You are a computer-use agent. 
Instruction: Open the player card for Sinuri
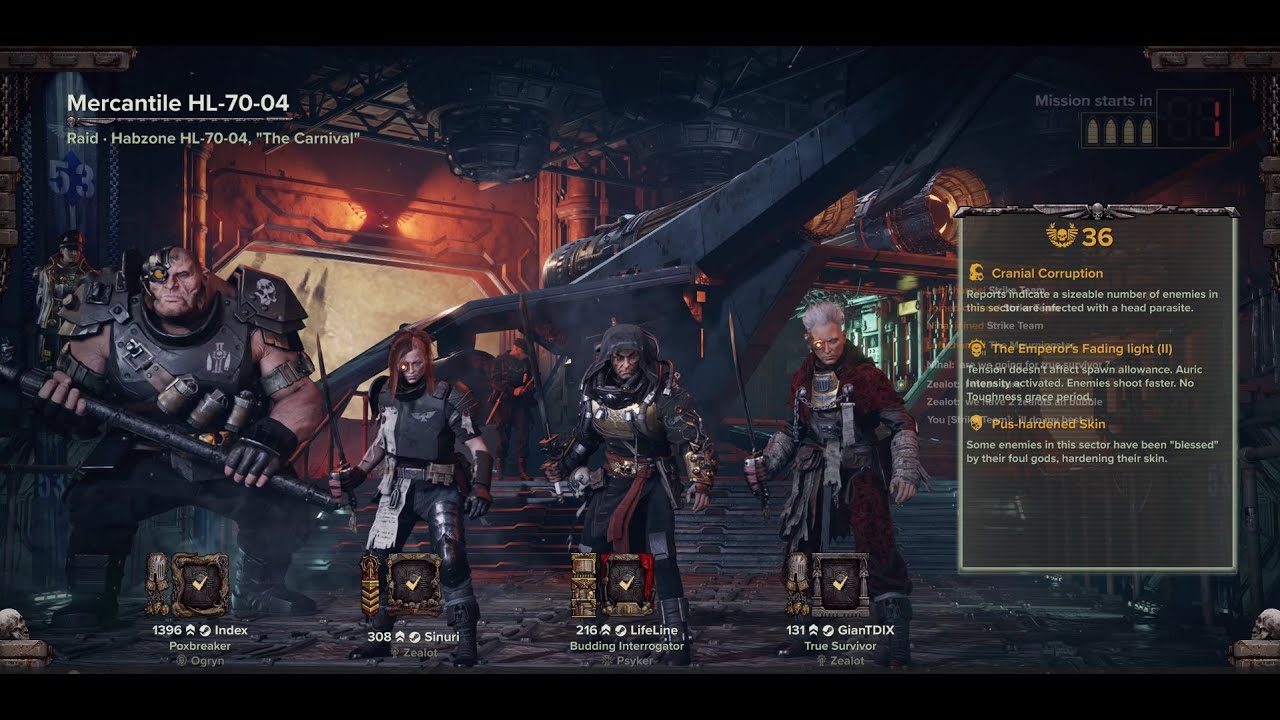tap(441, 636)
